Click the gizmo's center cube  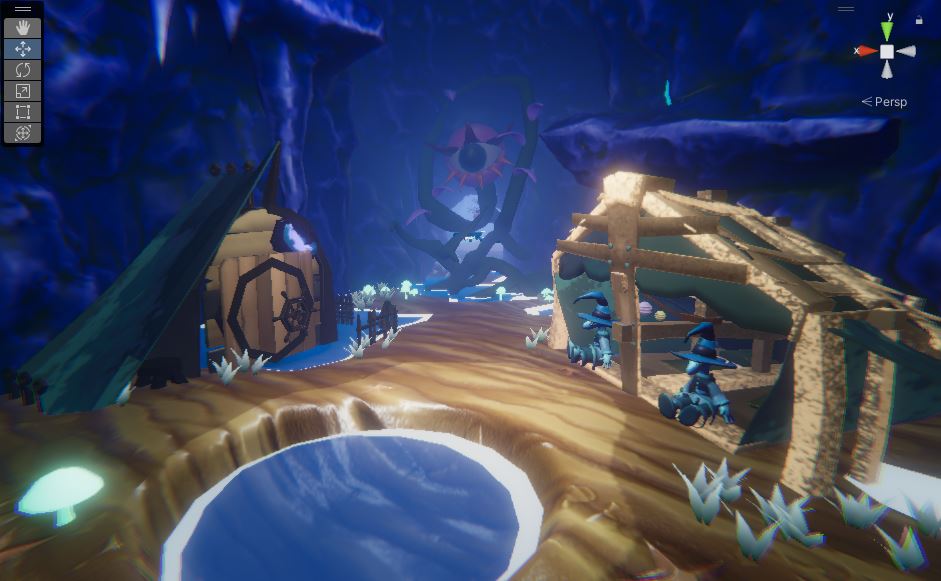pos(887,50)
